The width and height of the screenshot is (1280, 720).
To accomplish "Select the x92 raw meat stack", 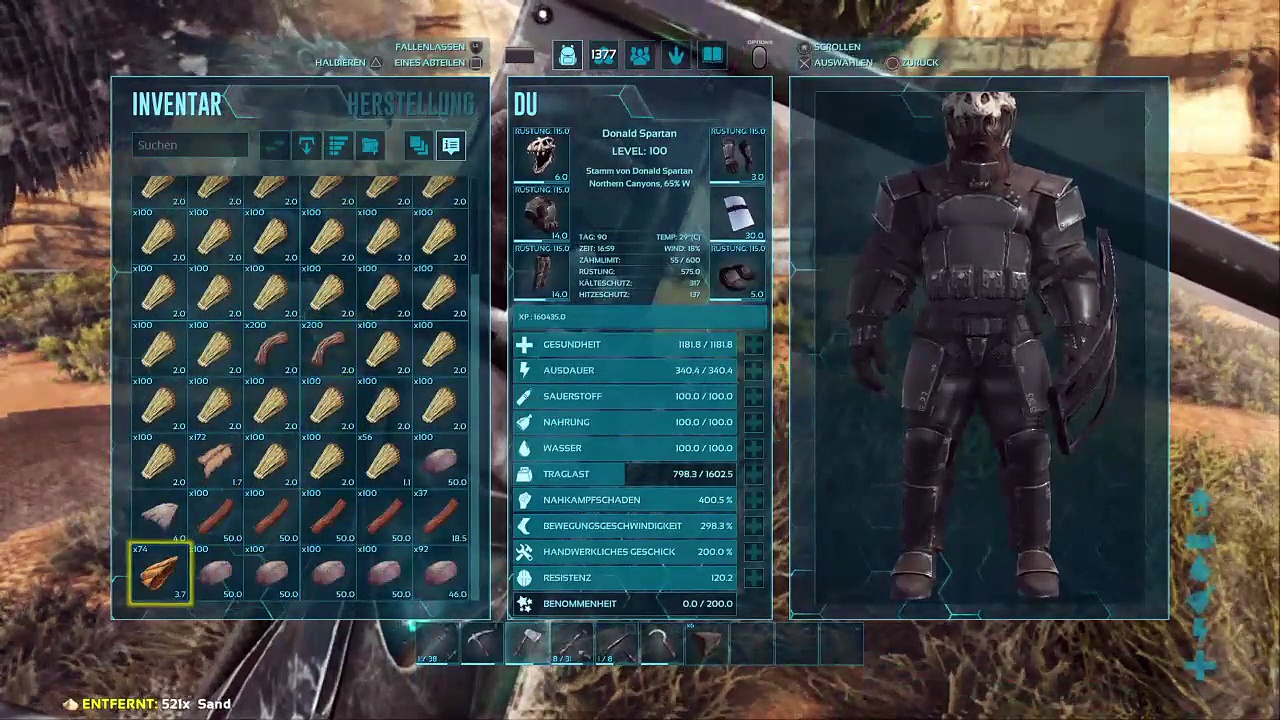I will click(440, 574).
